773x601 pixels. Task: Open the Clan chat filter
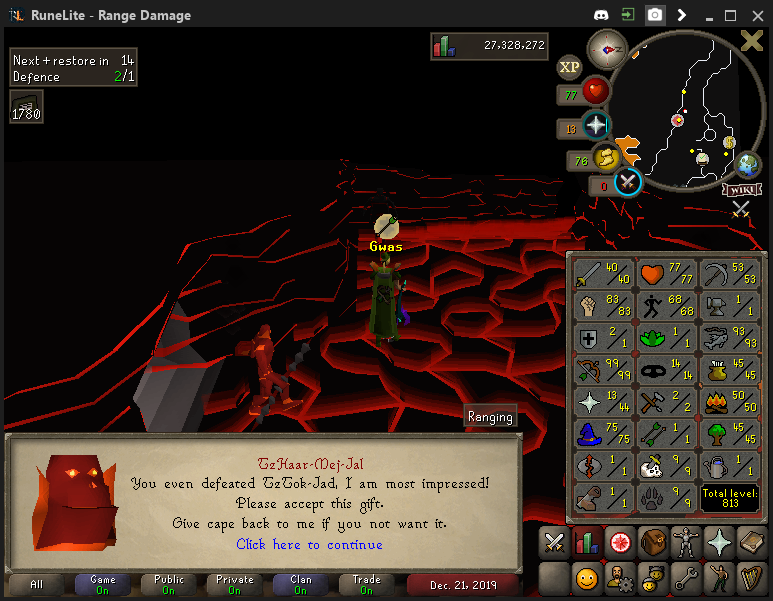pyautogui.click(x=300, y=585)
